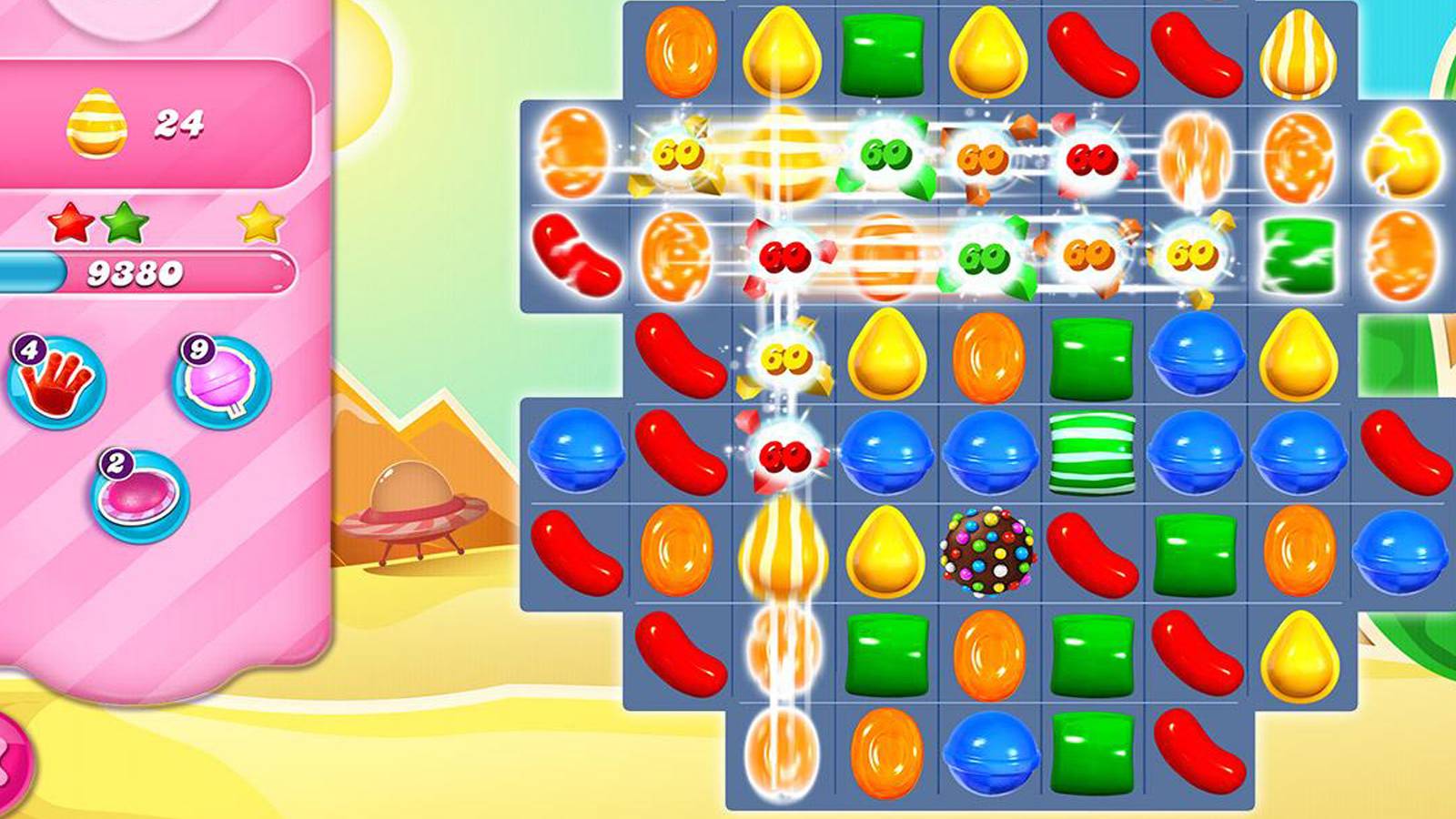Tap the teardrop yellow candy near the Color Bomb
1456x819 pixels.
point(887,551)
